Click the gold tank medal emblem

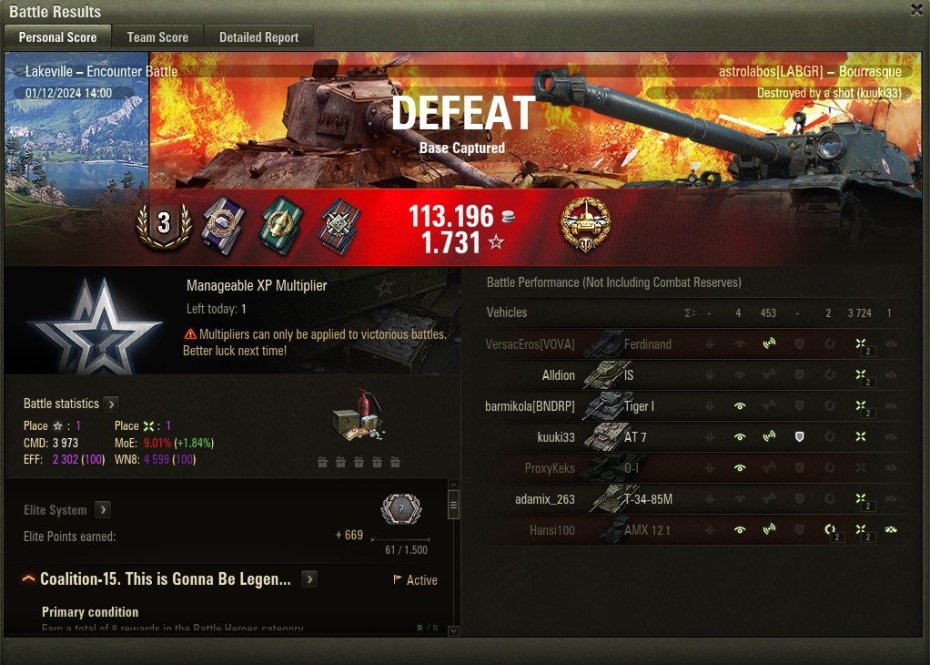(585, 224)
